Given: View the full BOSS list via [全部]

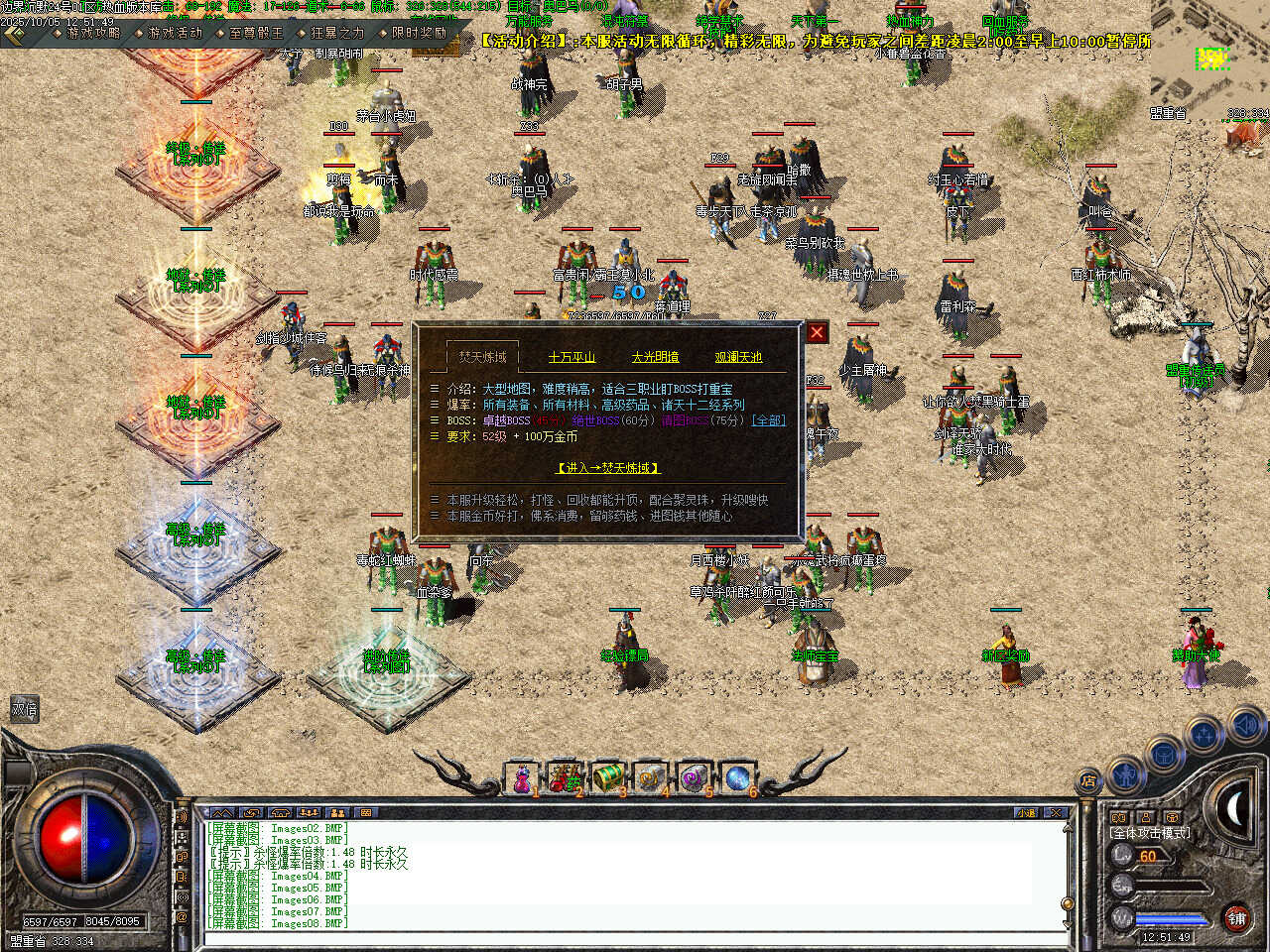Looking at the screenshot, I should 768,420.
